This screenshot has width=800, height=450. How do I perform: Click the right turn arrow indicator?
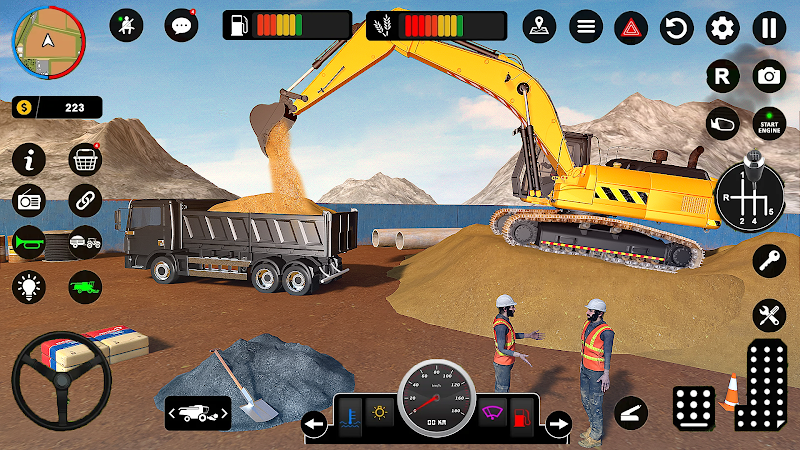558,422
